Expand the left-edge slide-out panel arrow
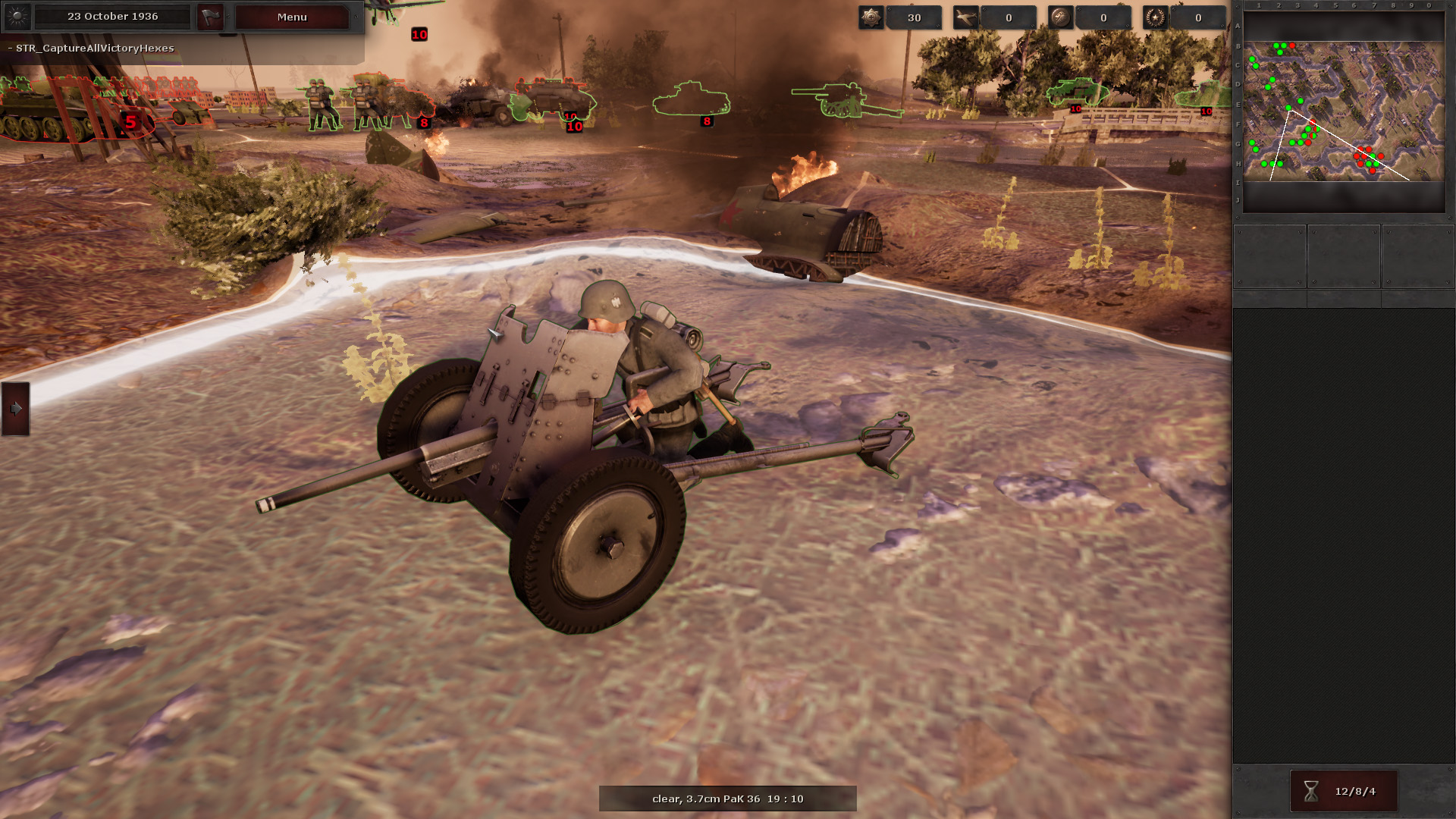The image size is (1456, 819). pos(15,409)
